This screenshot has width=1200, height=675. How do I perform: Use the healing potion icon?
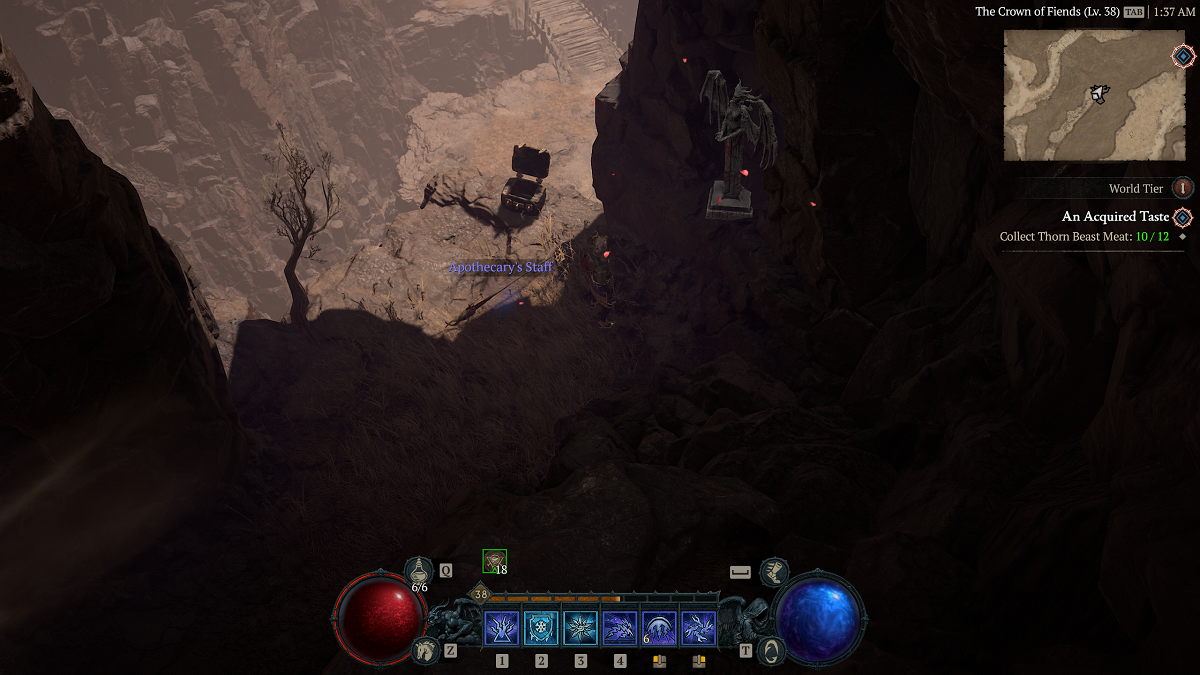tap(418, 571)
